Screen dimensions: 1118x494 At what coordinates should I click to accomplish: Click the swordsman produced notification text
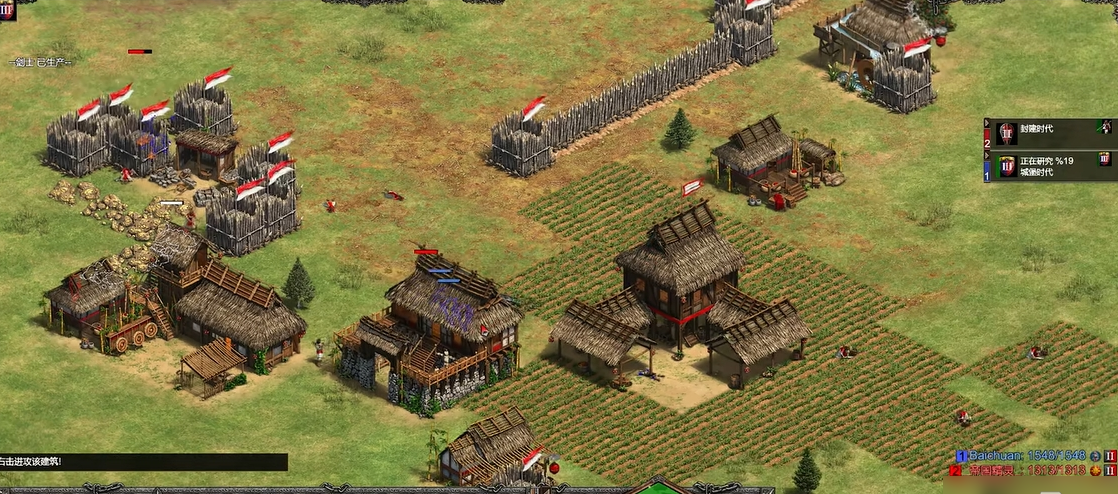(40, 62)
